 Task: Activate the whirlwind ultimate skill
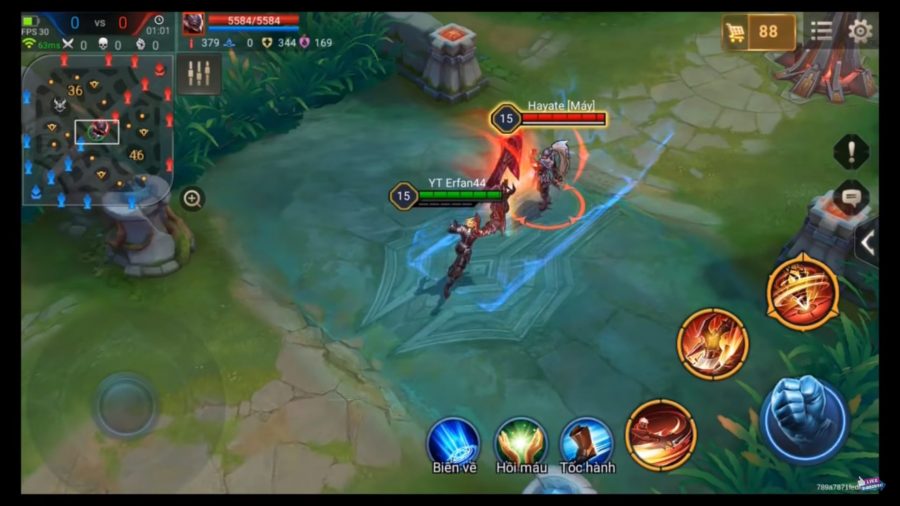click(802, 292)
